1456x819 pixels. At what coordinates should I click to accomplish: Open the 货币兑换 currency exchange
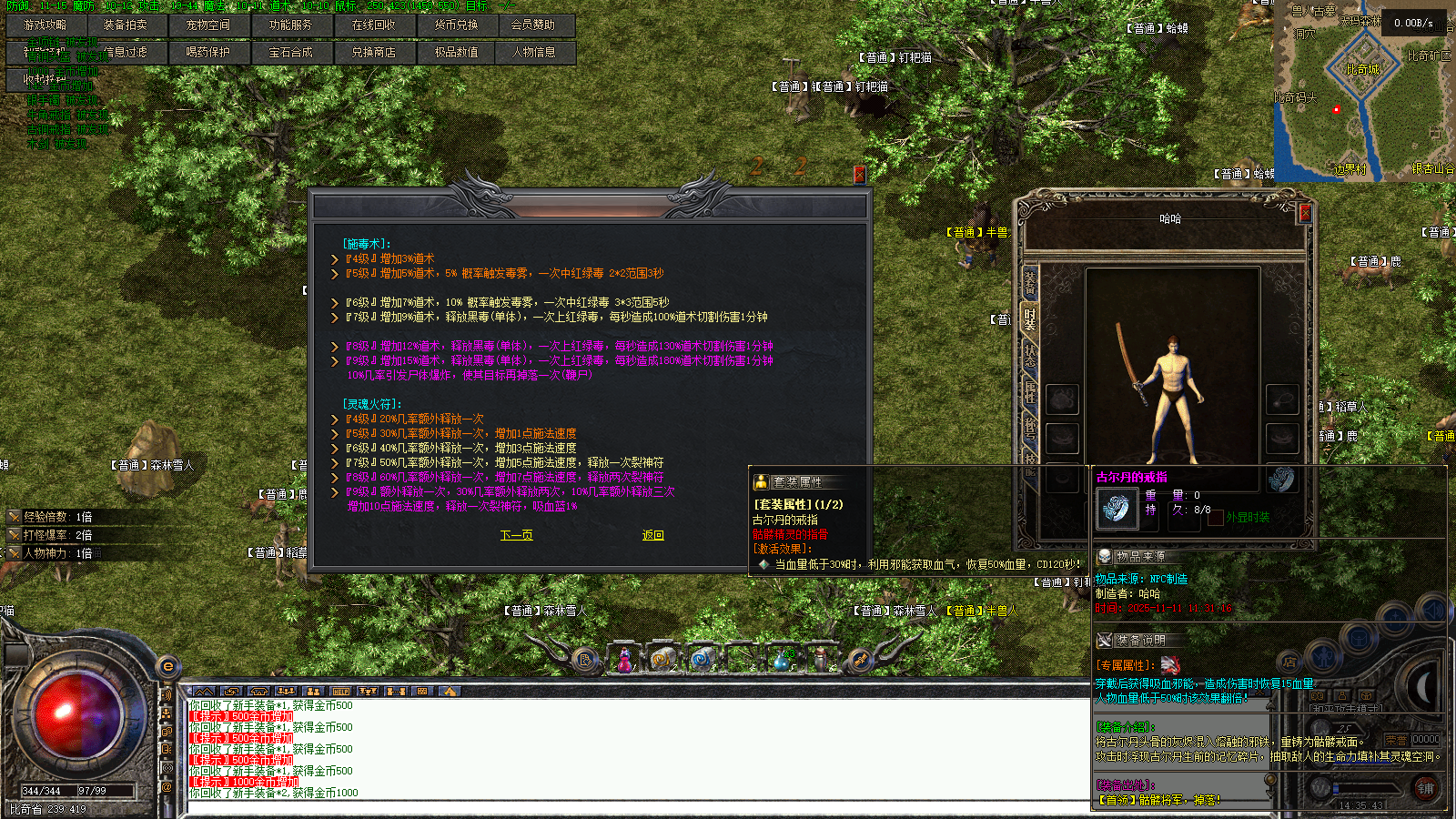pos(457,25)
